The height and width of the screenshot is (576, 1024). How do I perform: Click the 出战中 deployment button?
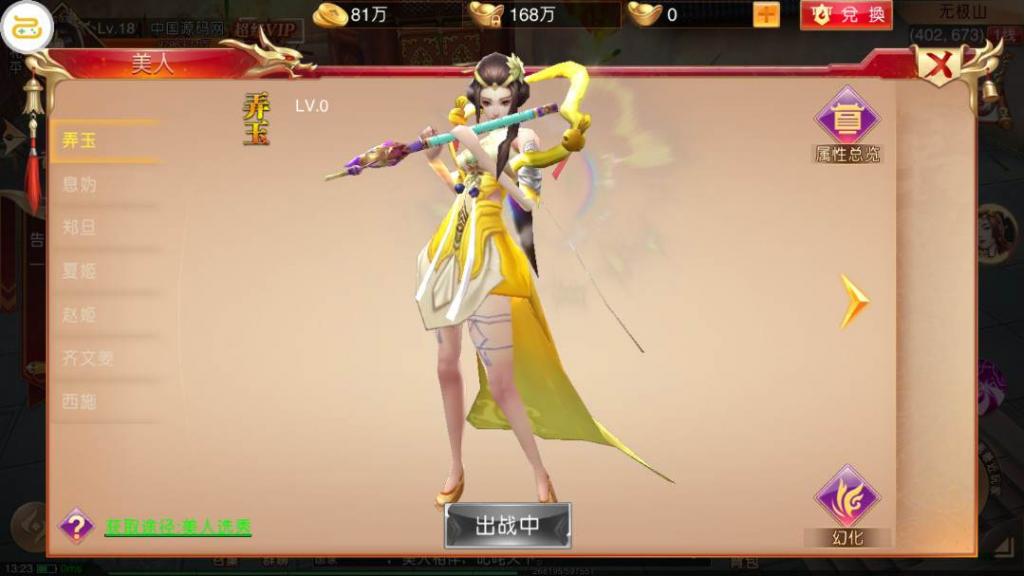[507, 525]
